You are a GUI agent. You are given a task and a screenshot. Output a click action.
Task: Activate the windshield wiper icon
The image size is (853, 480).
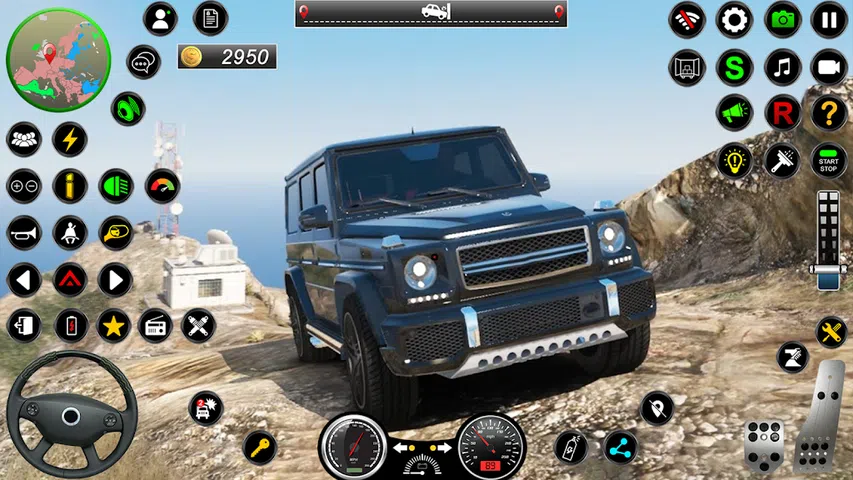[x=782, y=160]
